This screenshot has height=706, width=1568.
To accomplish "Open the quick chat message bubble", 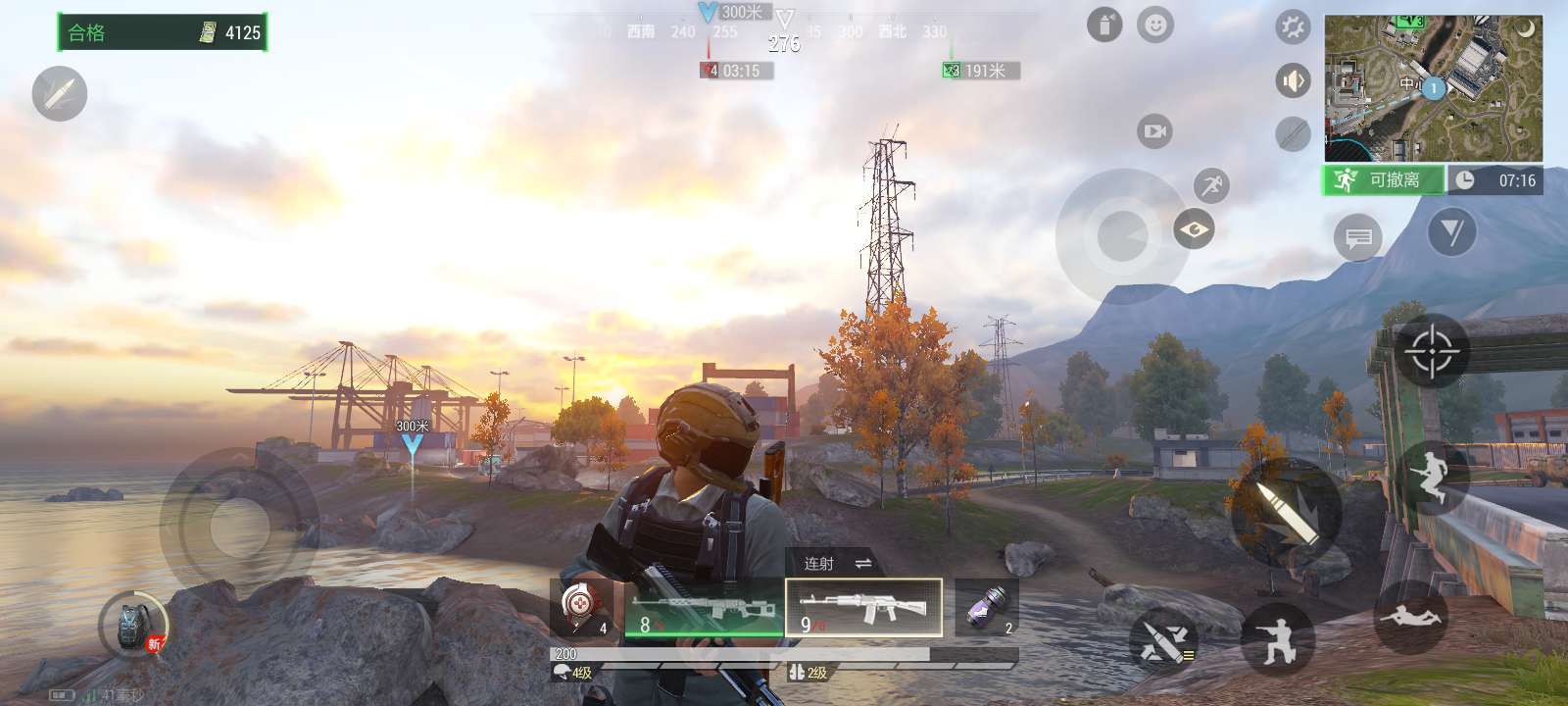I will coord(1357,237).
